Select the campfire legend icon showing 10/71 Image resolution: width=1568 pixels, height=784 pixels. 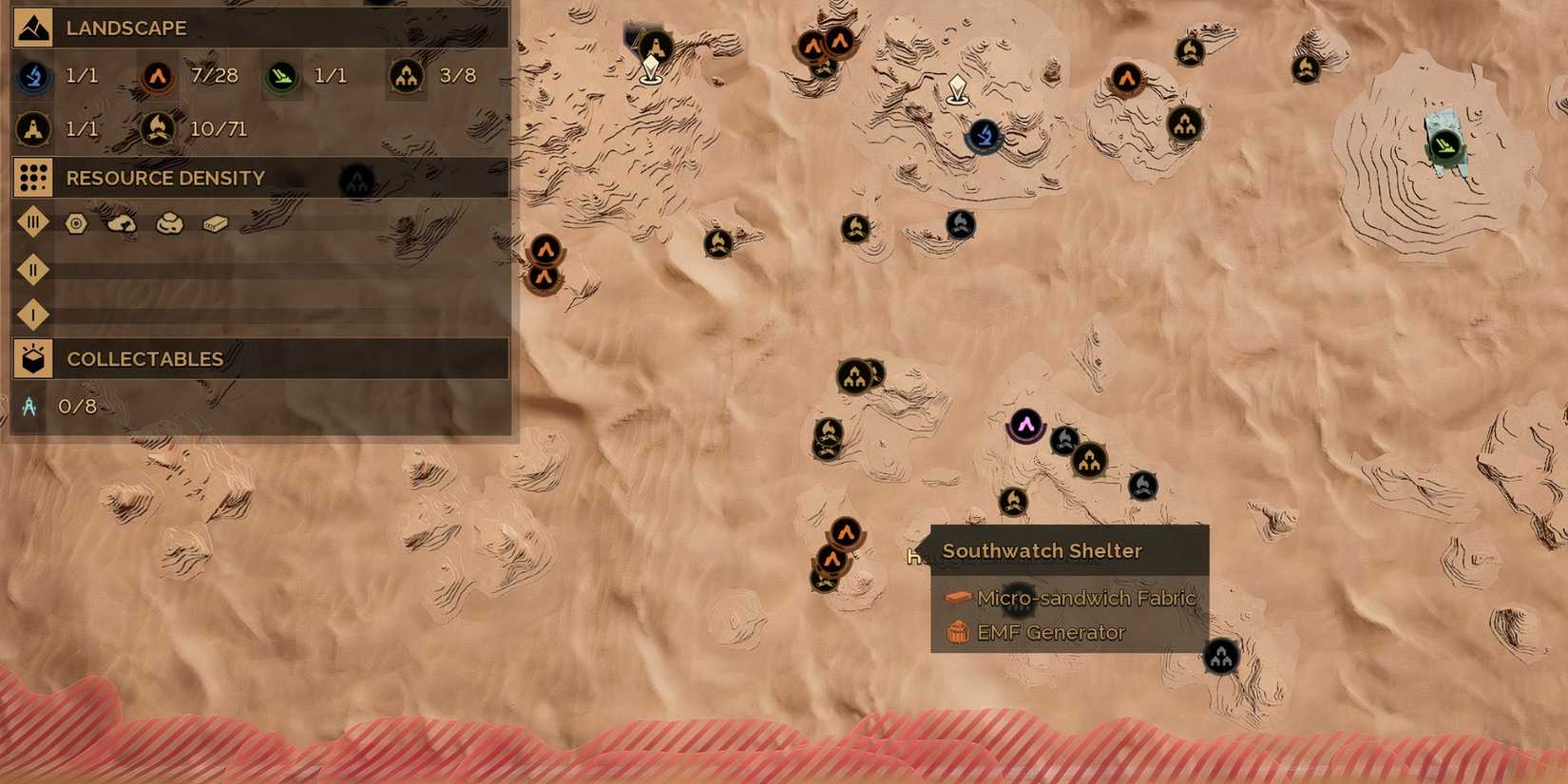(158, 128)
